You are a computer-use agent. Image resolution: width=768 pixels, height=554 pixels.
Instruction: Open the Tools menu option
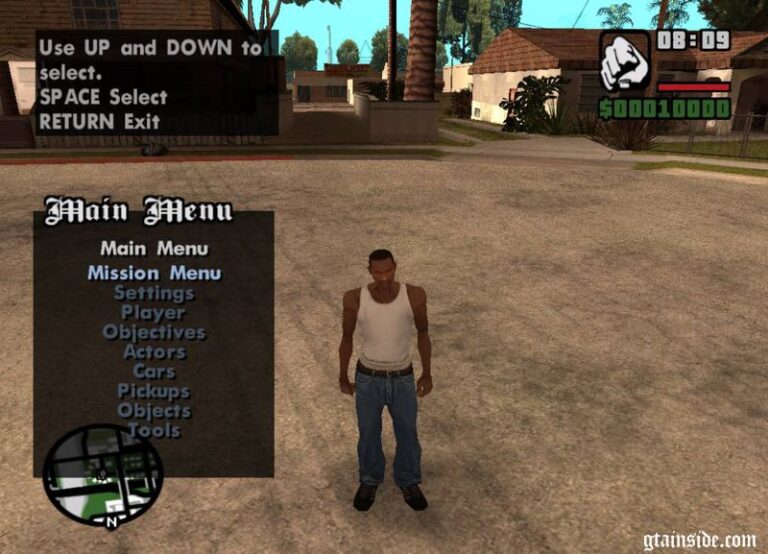(154, 430)
